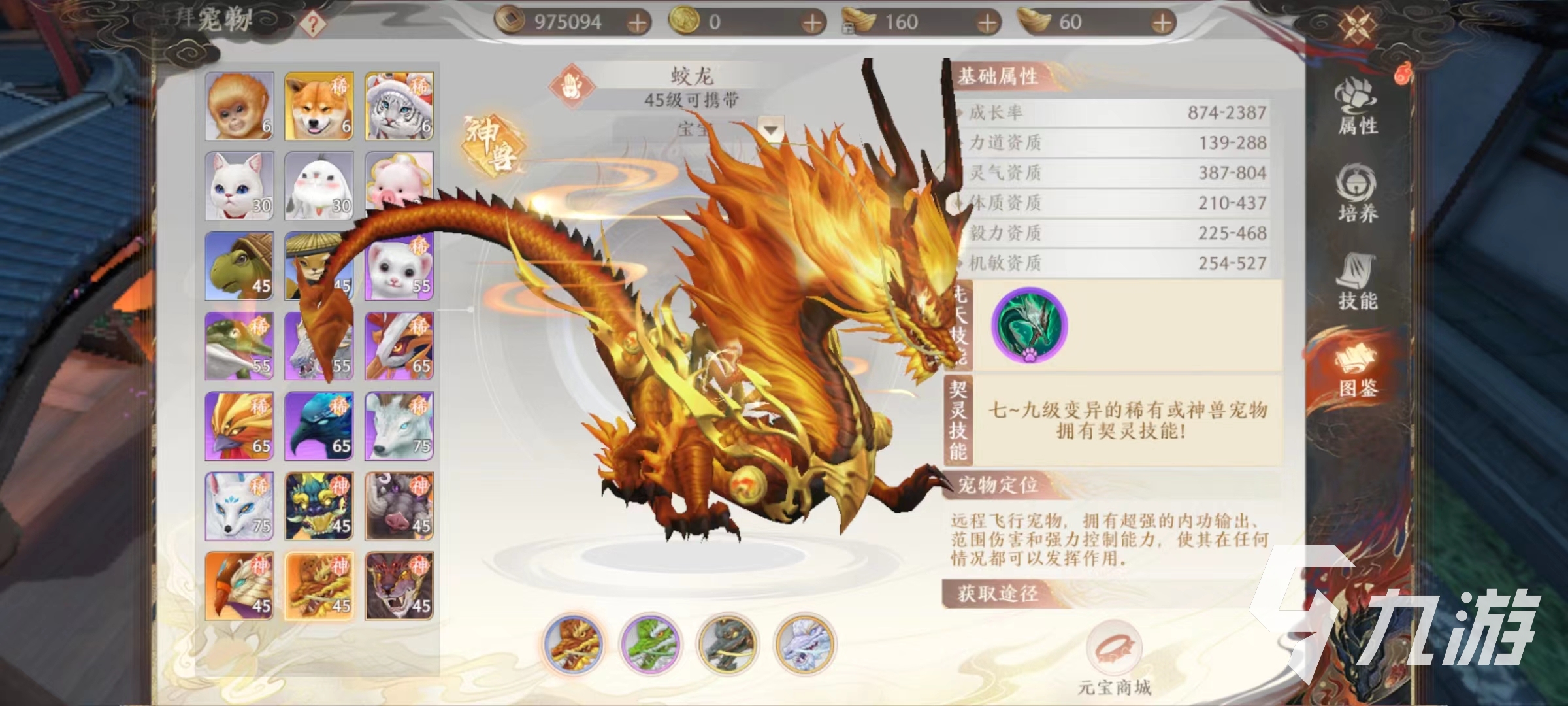Open the 技能 skills tab

pos(1357,281)
